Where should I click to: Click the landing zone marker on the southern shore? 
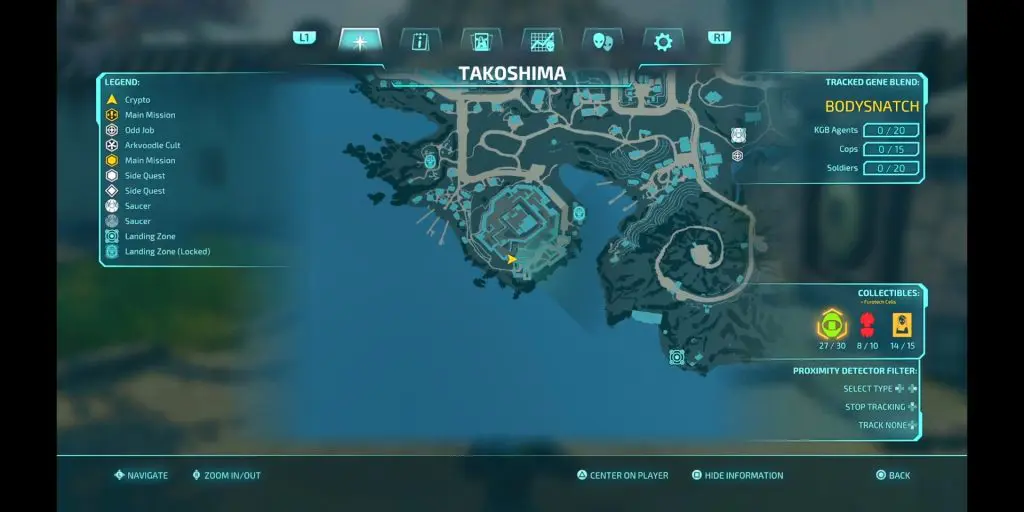pyautogui.click(x=677, y=357)
